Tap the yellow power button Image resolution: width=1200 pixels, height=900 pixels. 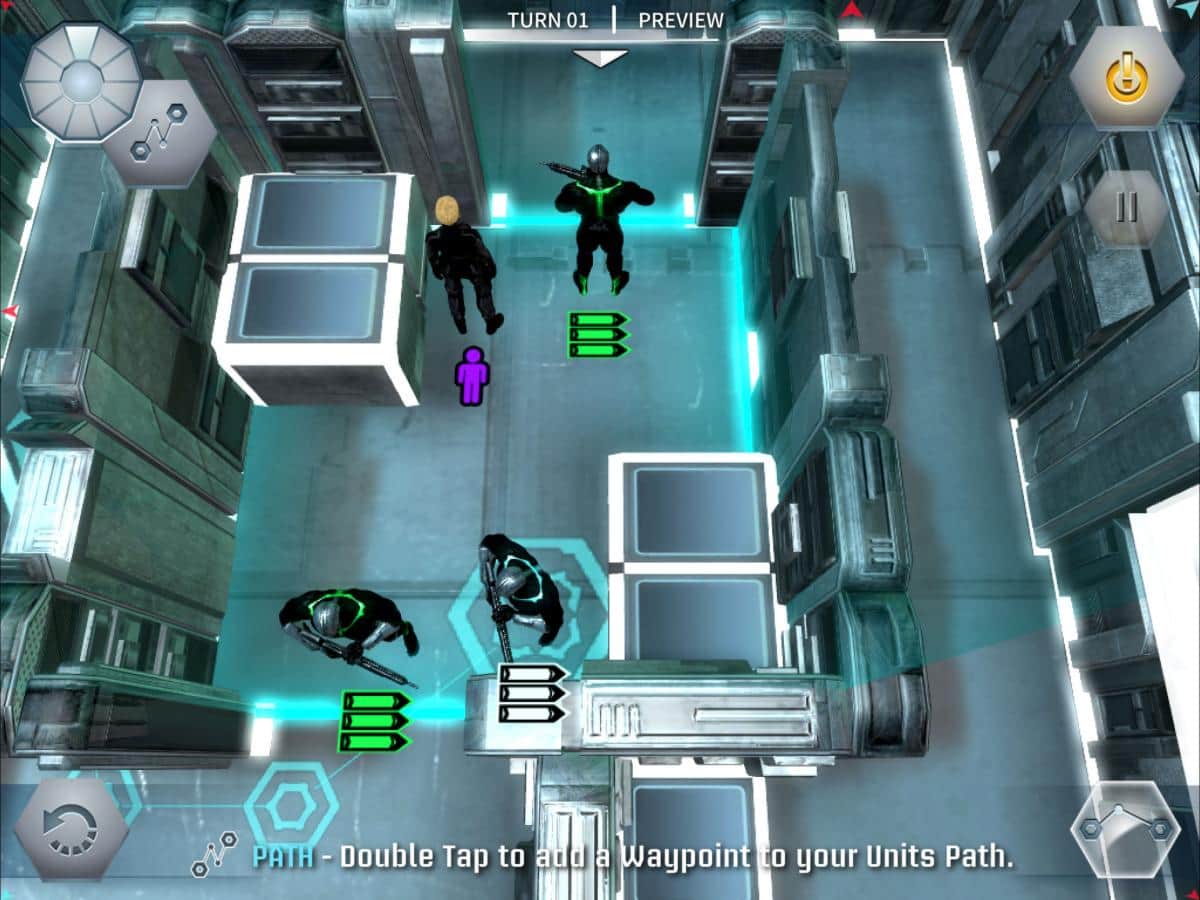coord(1127,77)
